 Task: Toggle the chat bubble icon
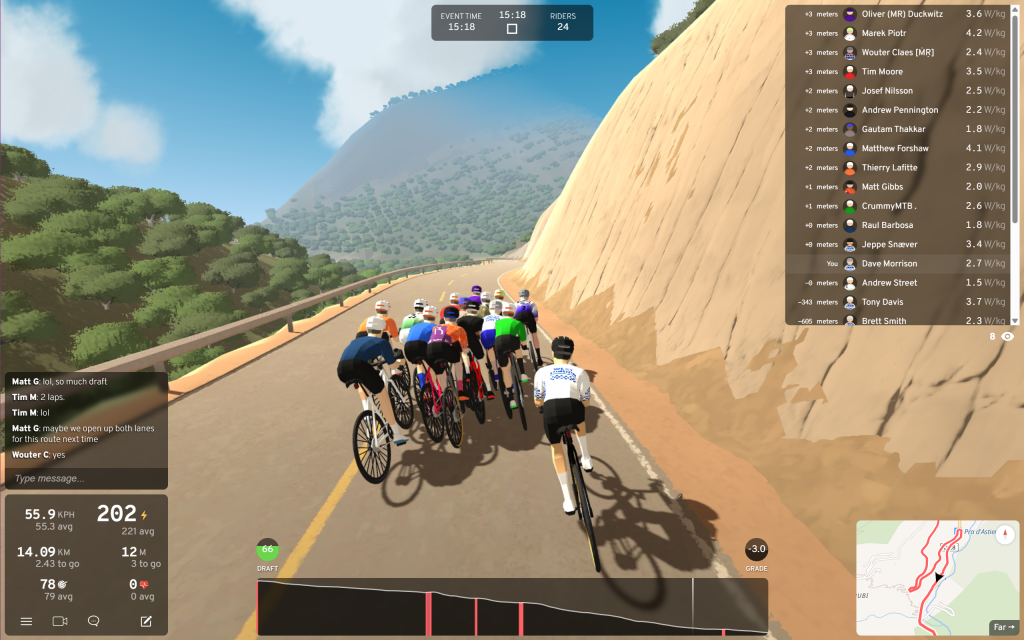point(93,621)
